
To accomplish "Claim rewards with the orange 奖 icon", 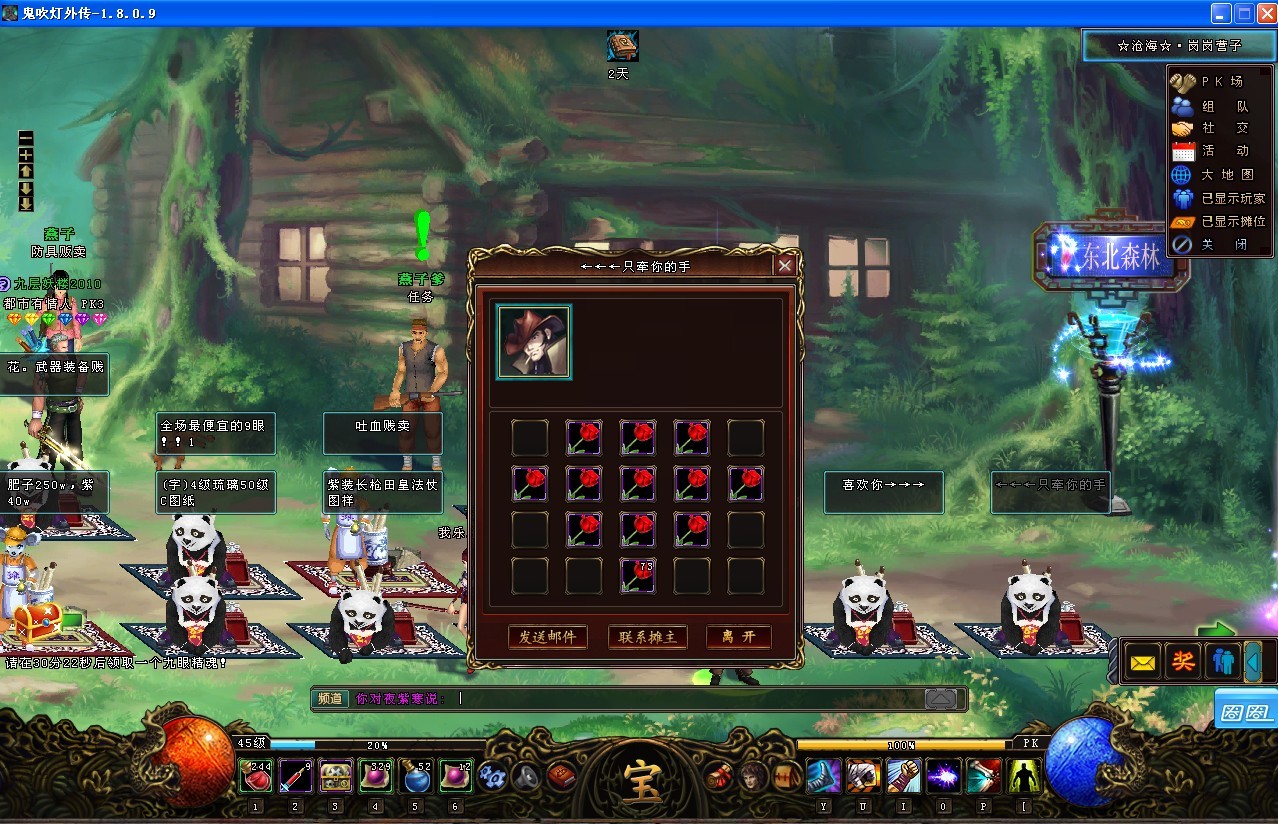I will (1184, 662).
